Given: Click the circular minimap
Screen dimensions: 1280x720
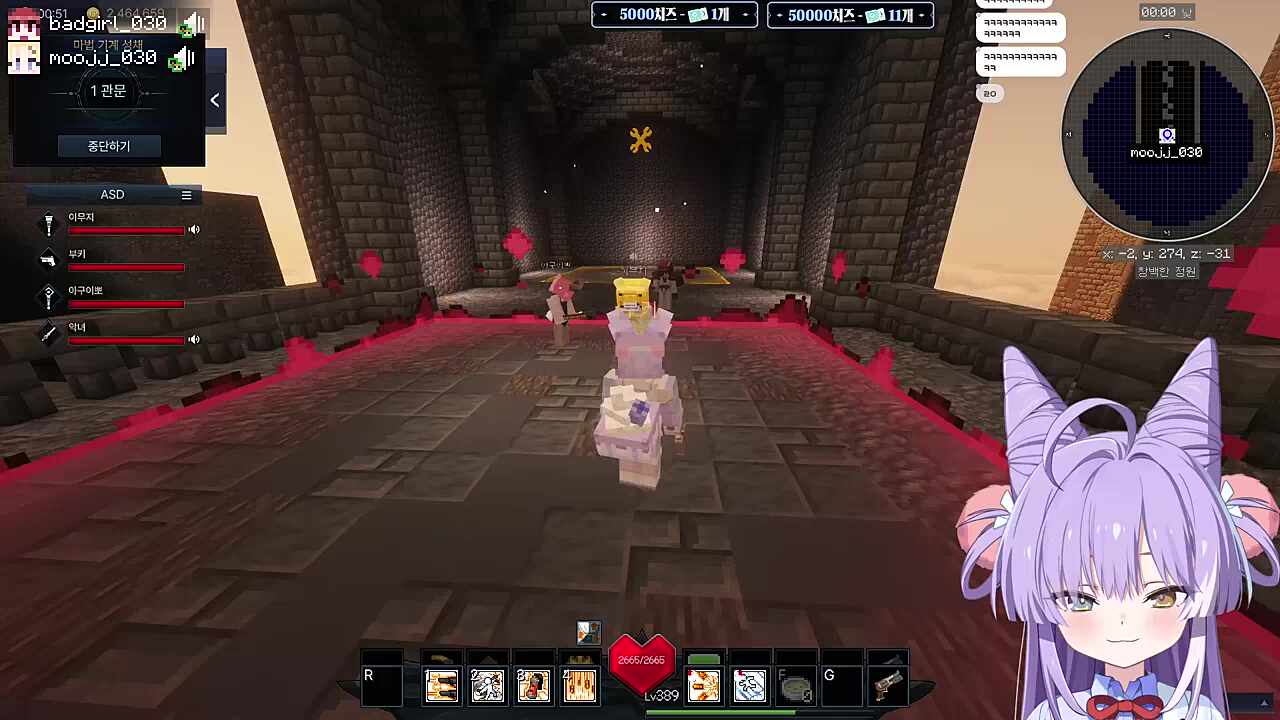Looking at the screenshot, I should pyautogui.click(x=1166, y=135).
